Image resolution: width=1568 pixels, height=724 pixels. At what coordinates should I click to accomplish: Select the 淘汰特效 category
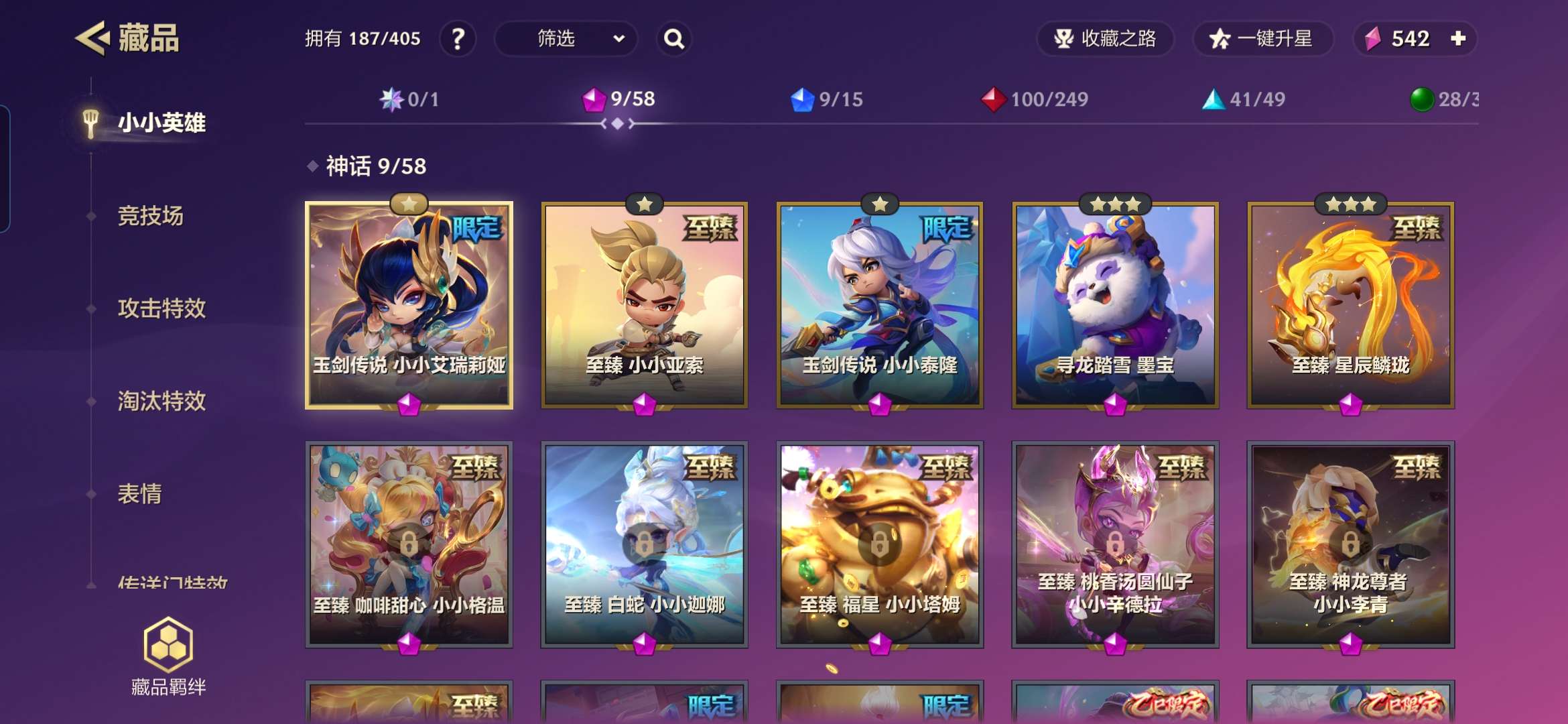161,401
